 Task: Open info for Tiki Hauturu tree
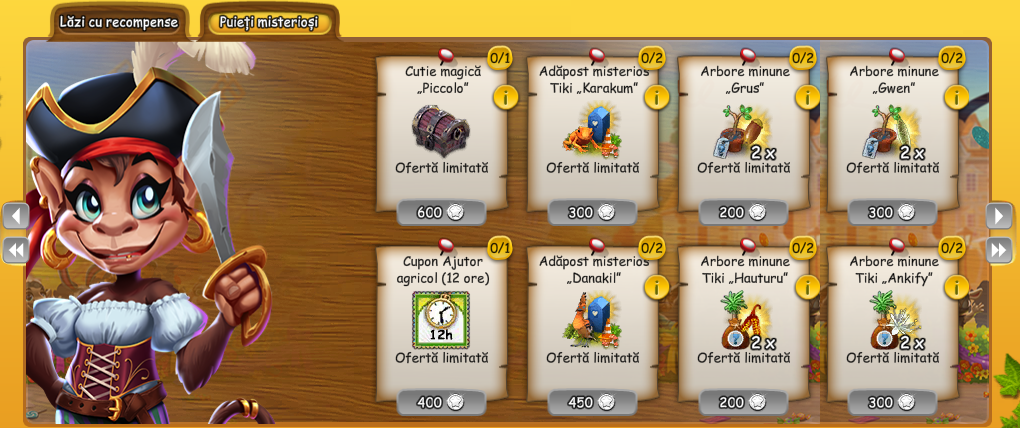point(807,287)
